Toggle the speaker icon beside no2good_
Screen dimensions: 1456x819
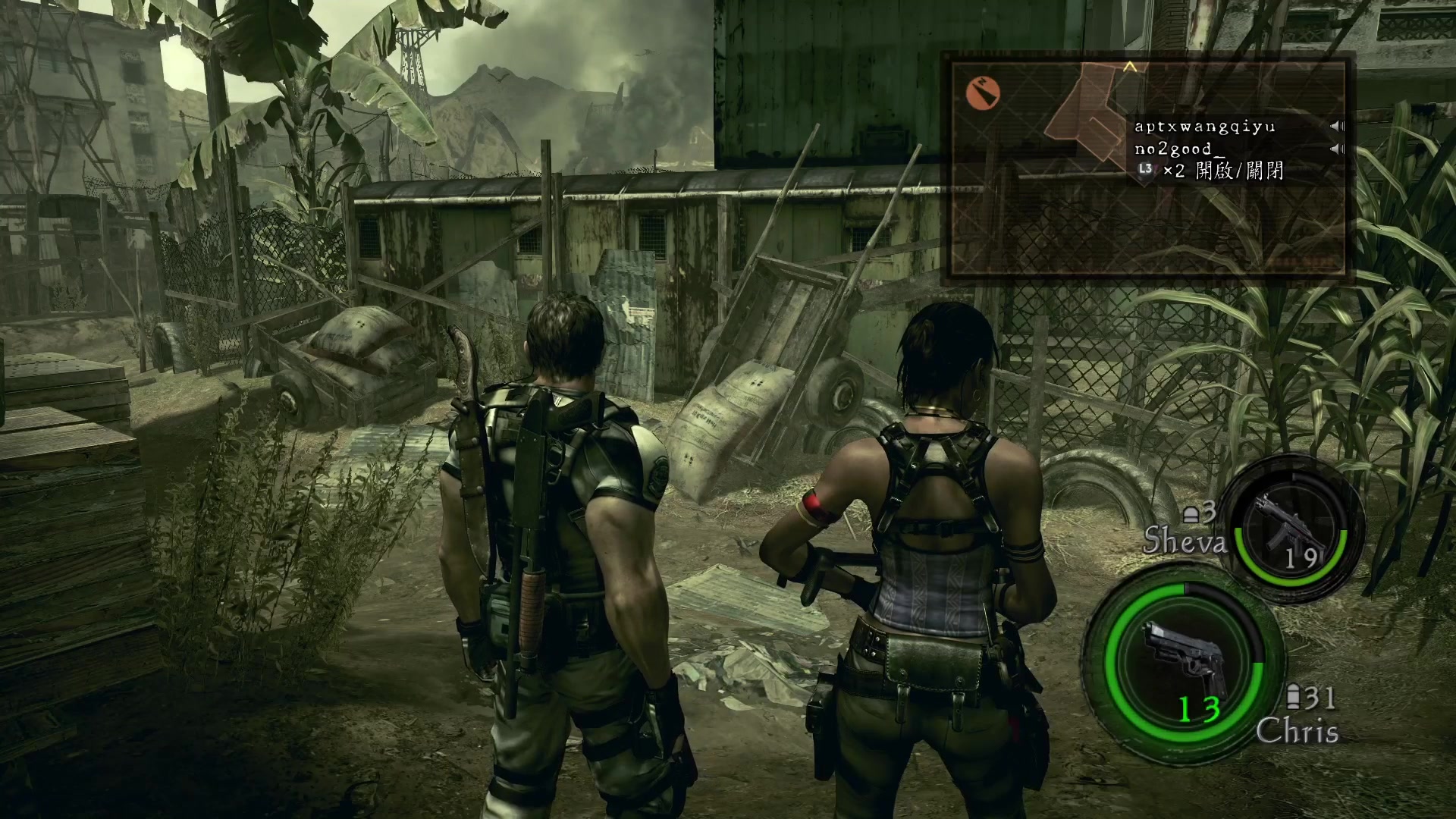(1337, 149)
